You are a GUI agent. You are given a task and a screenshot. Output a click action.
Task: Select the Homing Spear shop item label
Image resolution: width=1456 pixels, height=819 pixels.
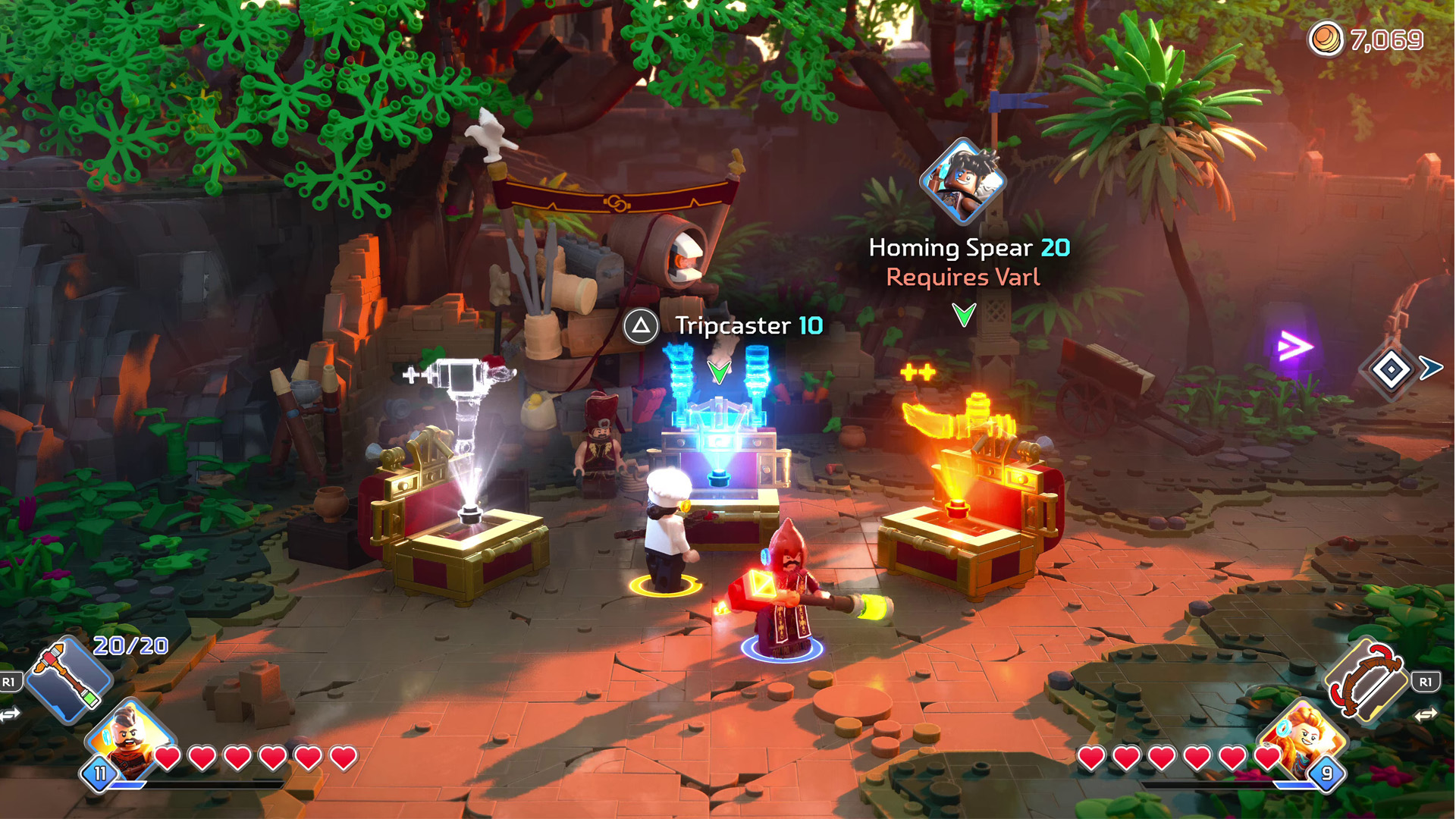(968, 248)
